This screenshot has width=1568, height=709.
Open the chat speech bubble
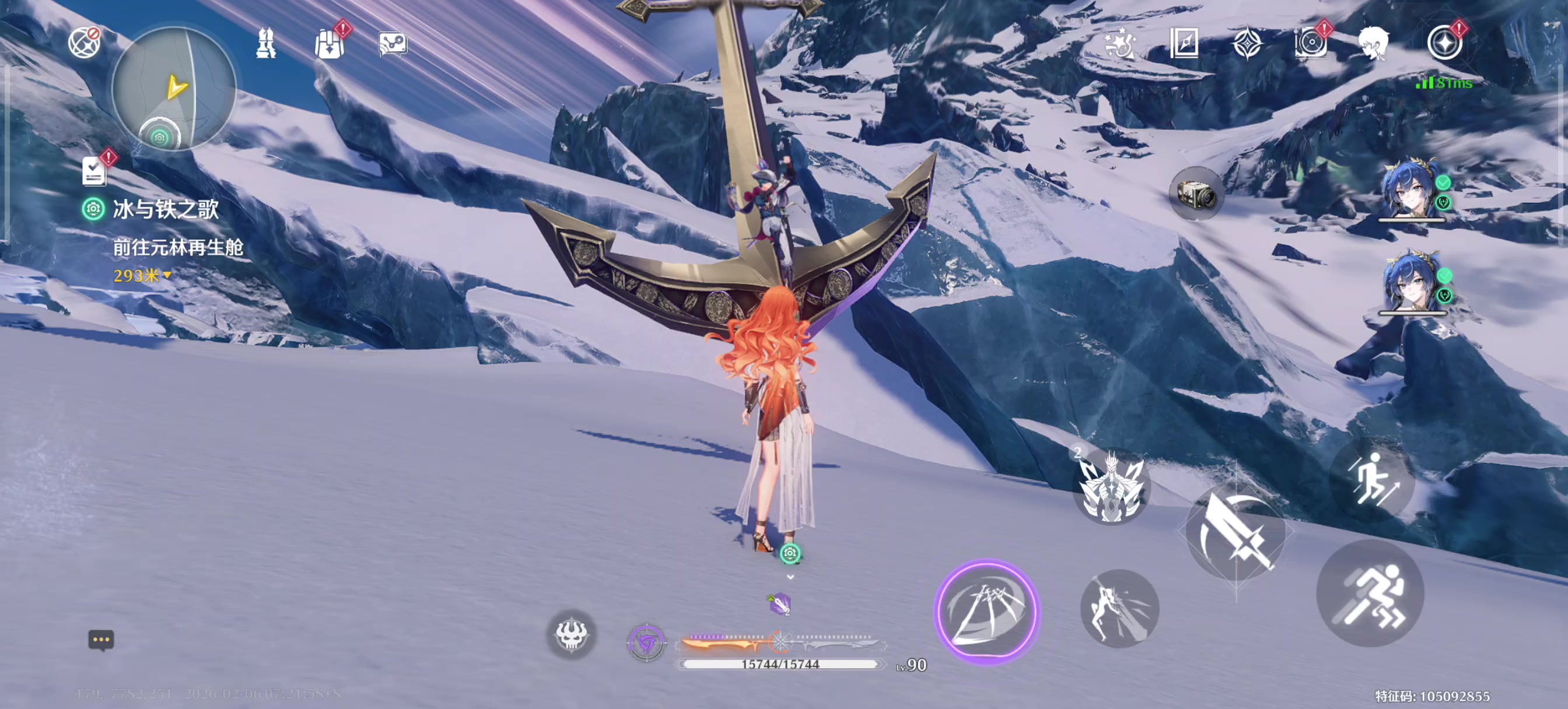tap(101, 640)
